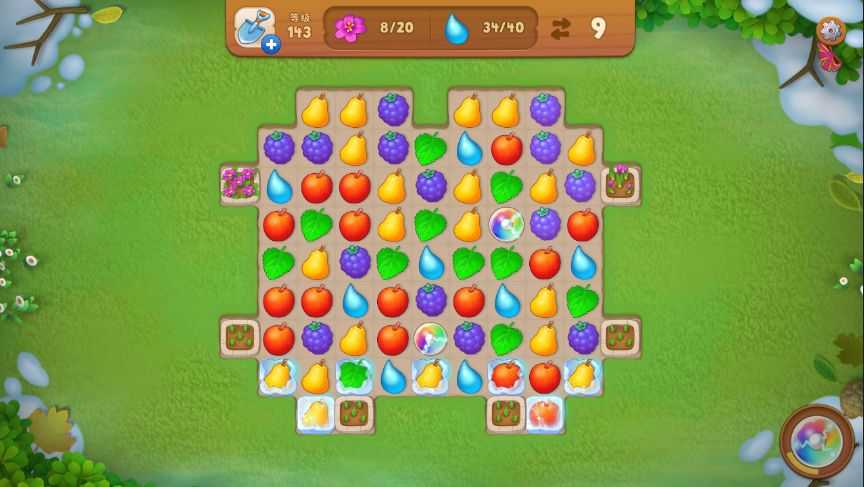Activate the rainbow blast power-up button
This screenshot has width=864, height=487.
pos(817,440)
